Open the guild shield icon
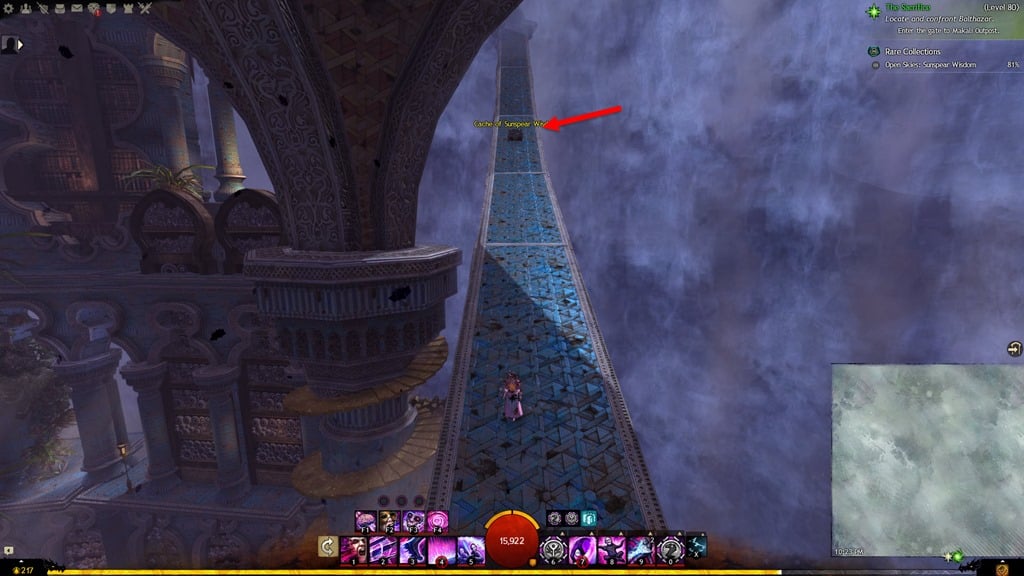Image resolution: width=1024 pixels, height=576 pixels. pos(110,9)
